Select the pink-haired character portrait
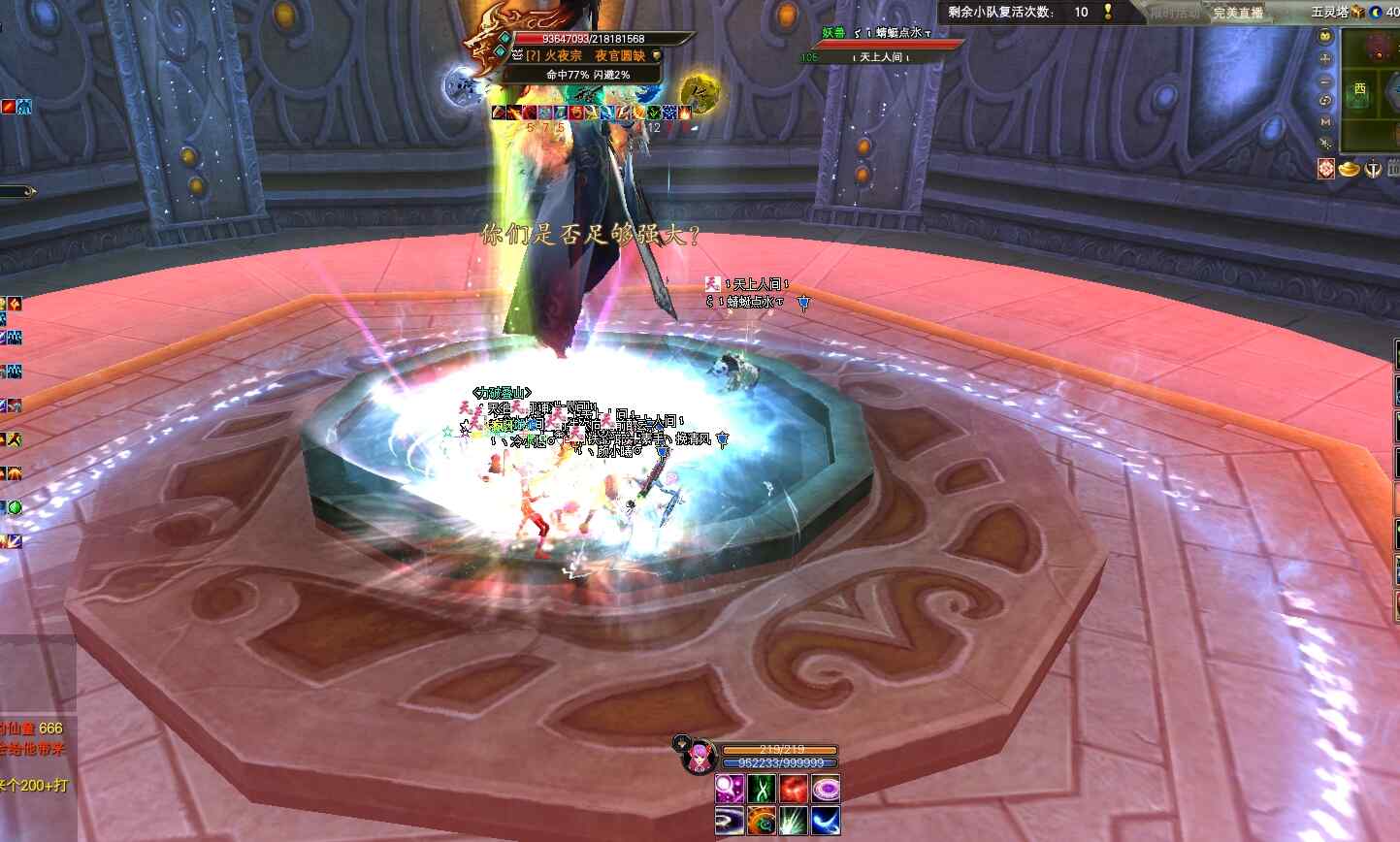This screenshot has width=1400, height=842. coord(698,758)
